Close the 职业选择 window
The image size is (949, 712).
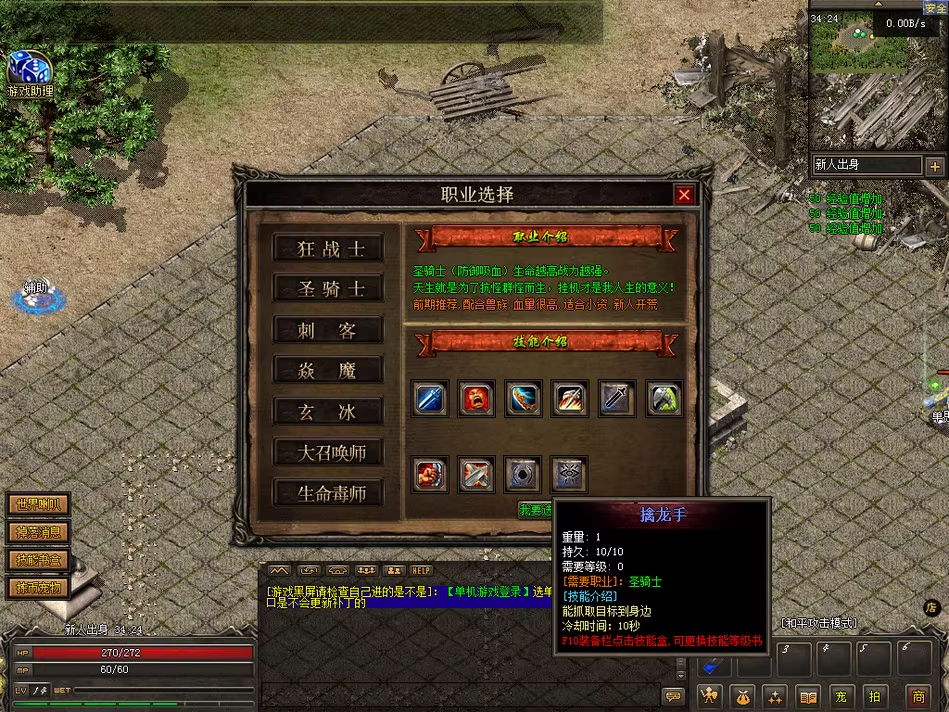tap(684, 195)
